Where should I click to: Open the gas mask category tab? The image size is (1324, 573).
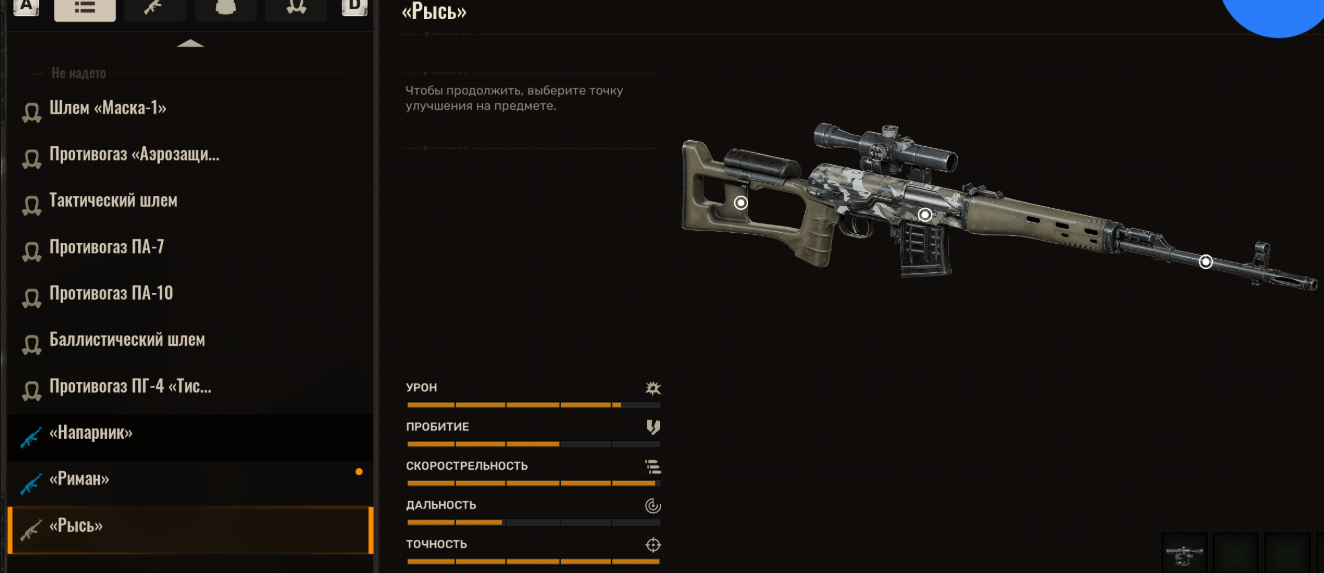click(x=296, y=8)
